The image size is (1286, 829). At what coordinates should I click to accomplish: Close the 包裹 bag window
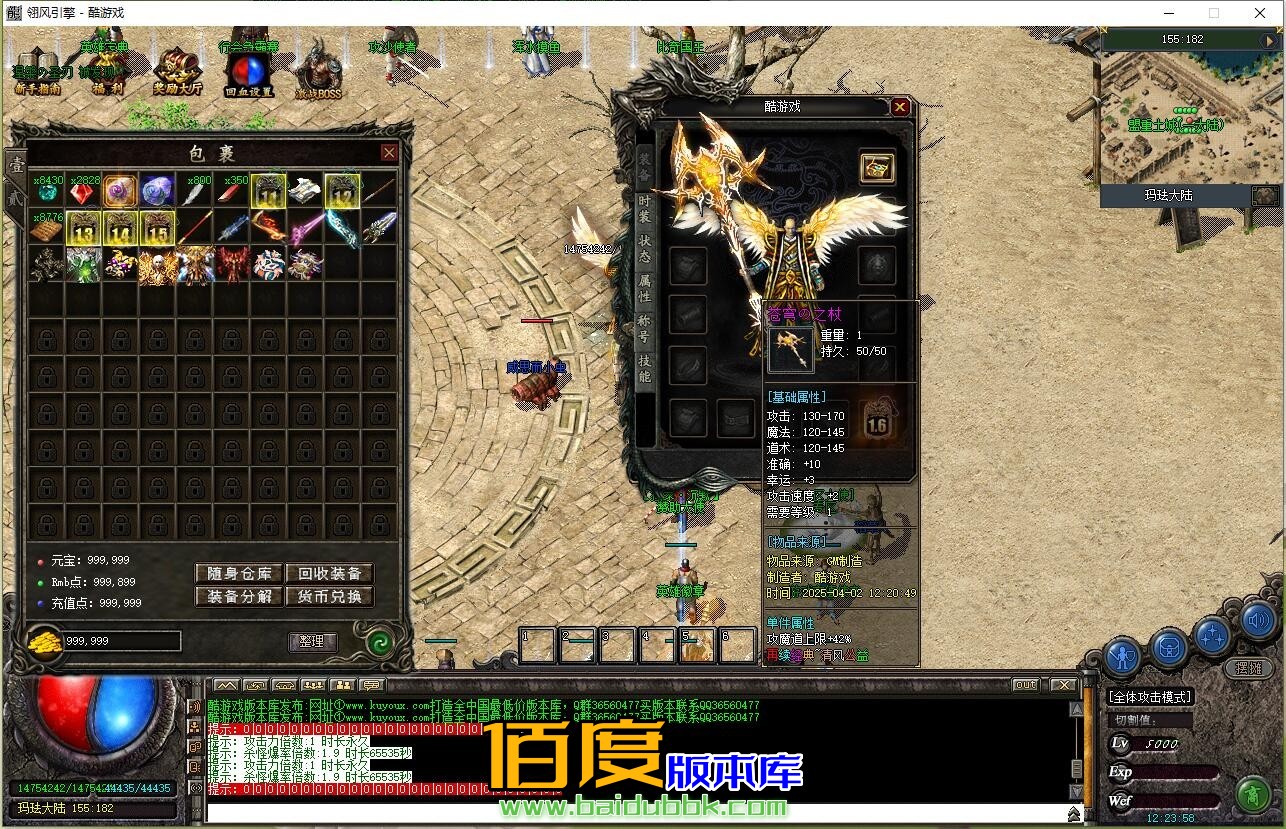pyautogui.click(x=389, y=152)
